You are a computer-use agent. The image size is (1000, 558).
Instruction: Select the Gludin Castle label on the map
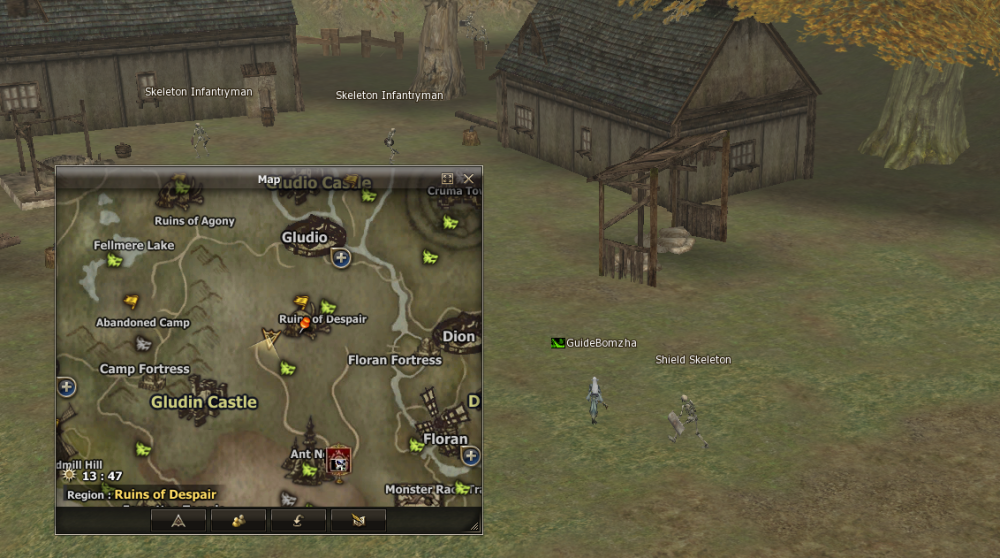click(x=204, y=402)
